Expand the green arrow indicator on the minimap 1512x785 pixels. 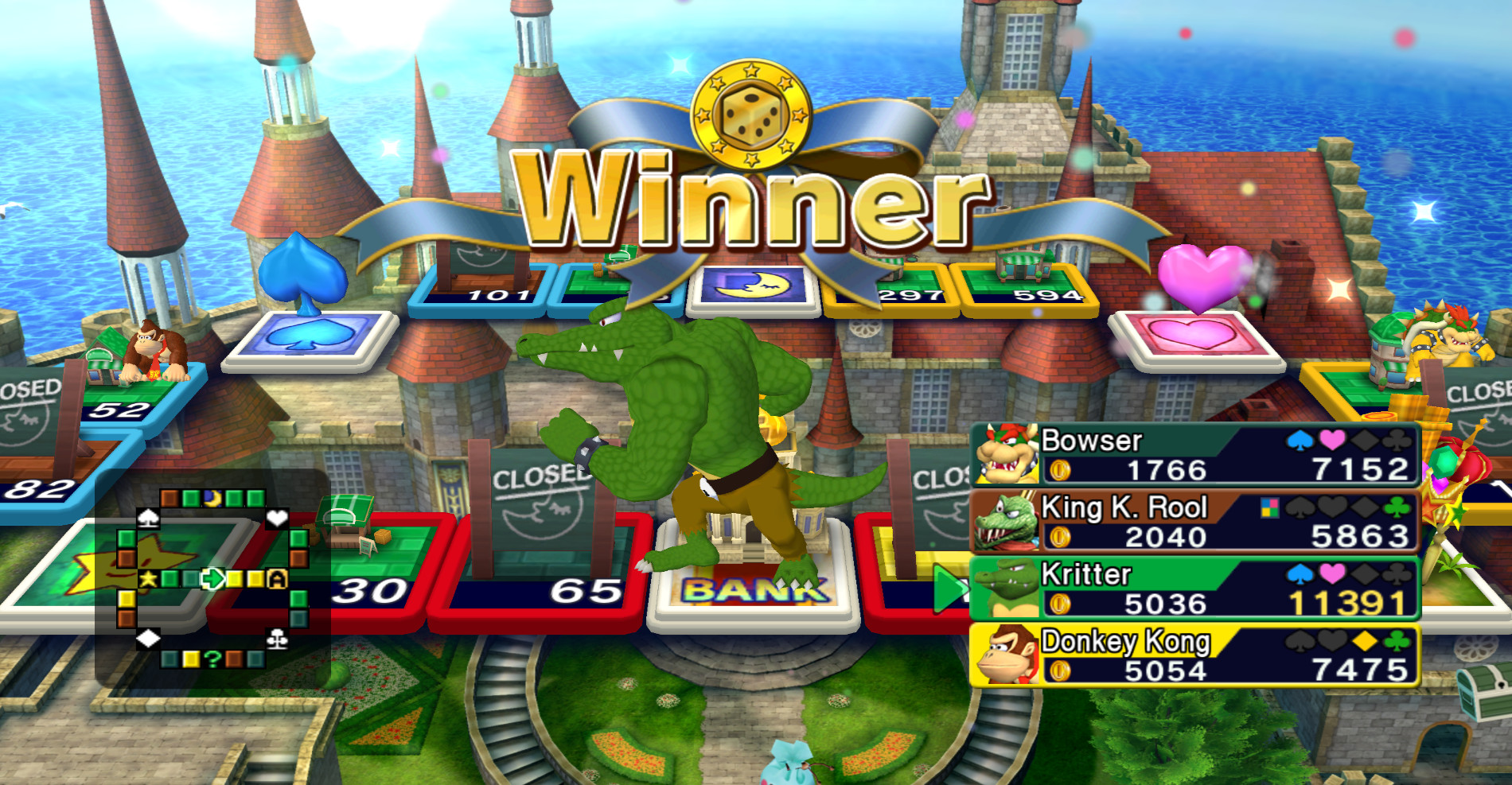click(x=212, y=579)
